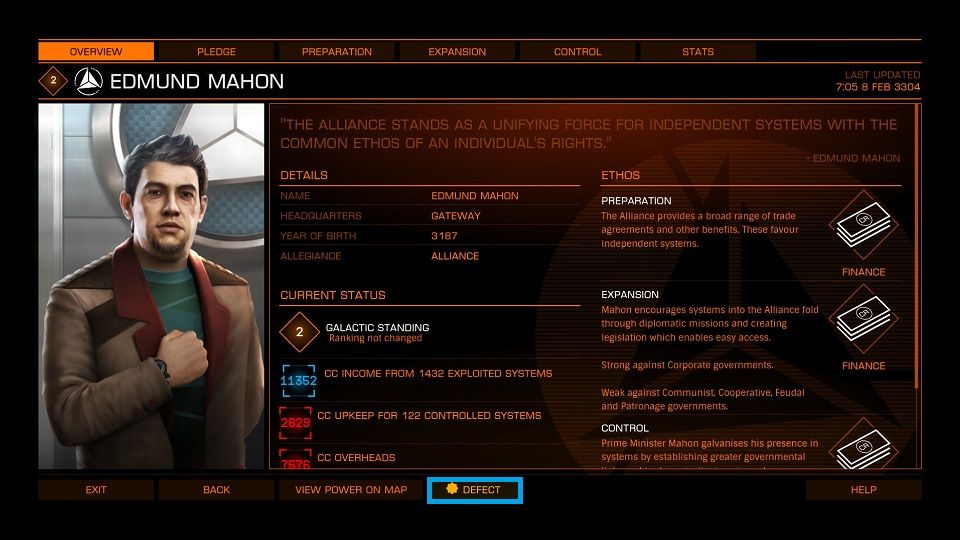This screenshot has width=960, height=540.
Task: Go to the Control tab
Action: pos(577,51)
